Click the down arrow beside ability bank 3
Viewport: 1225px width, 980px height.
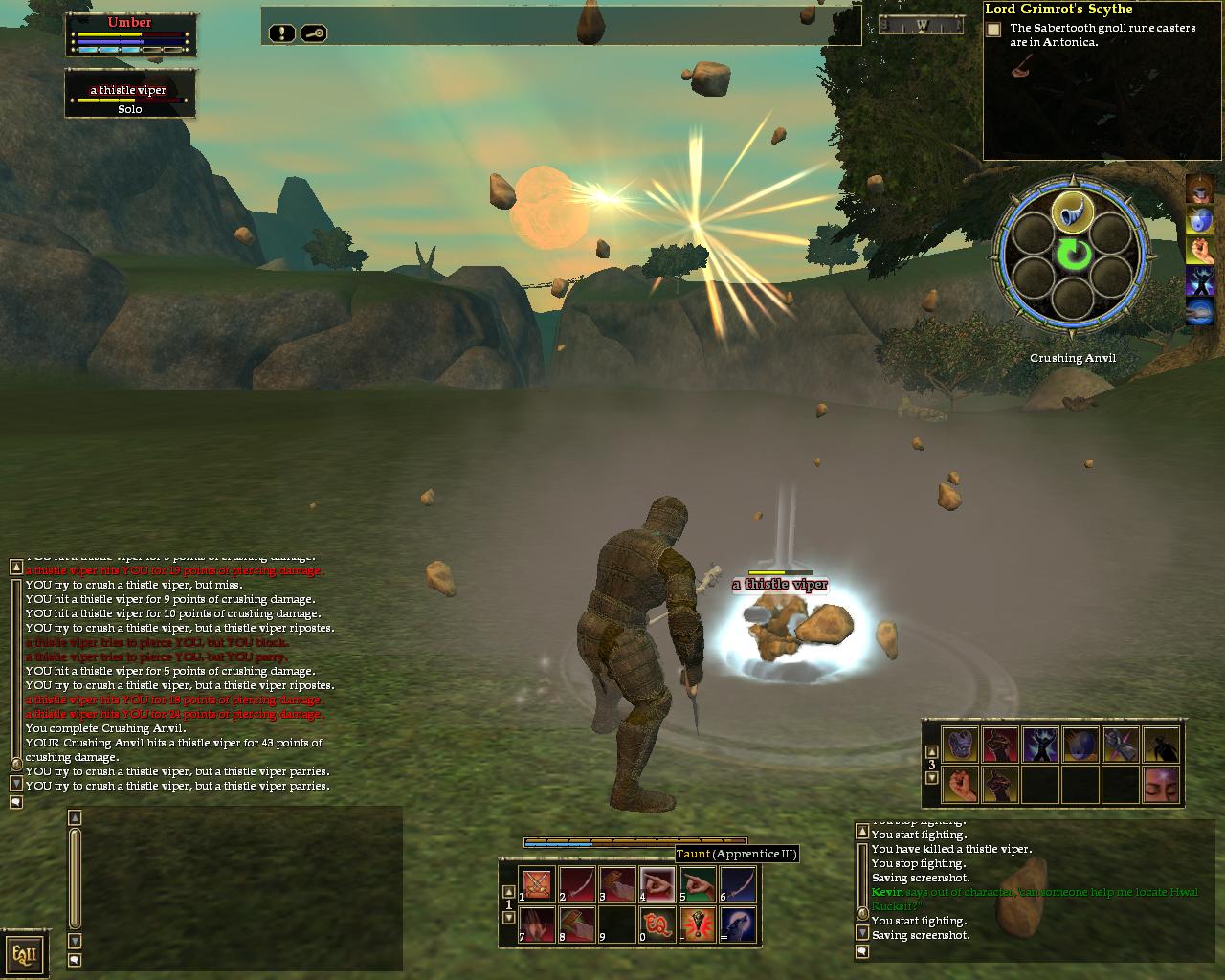click(x=931, y=776)
